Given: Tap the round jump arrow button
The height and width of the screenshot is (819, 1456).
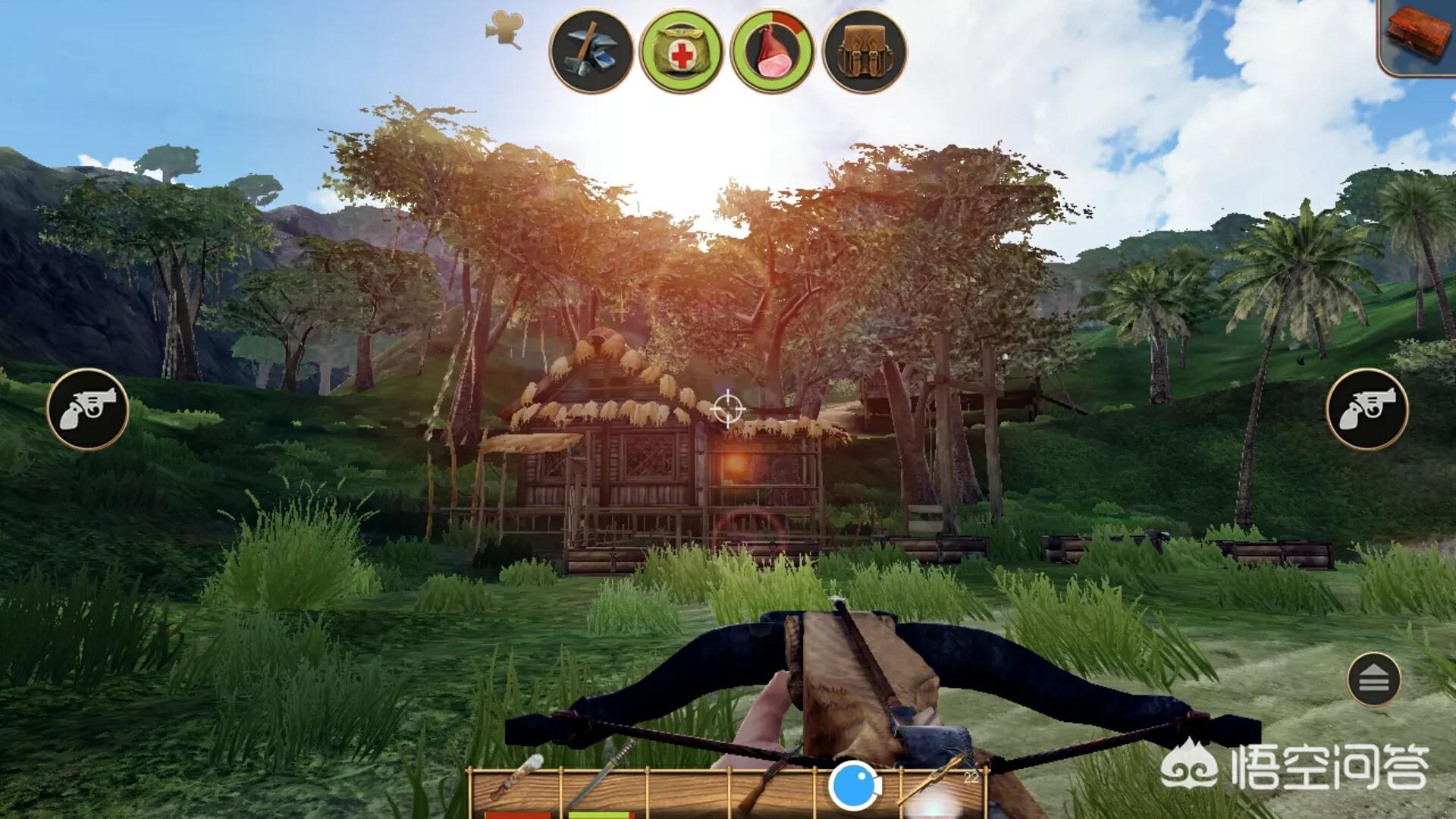Looking at the screenshot, I should coord(1373,679).
